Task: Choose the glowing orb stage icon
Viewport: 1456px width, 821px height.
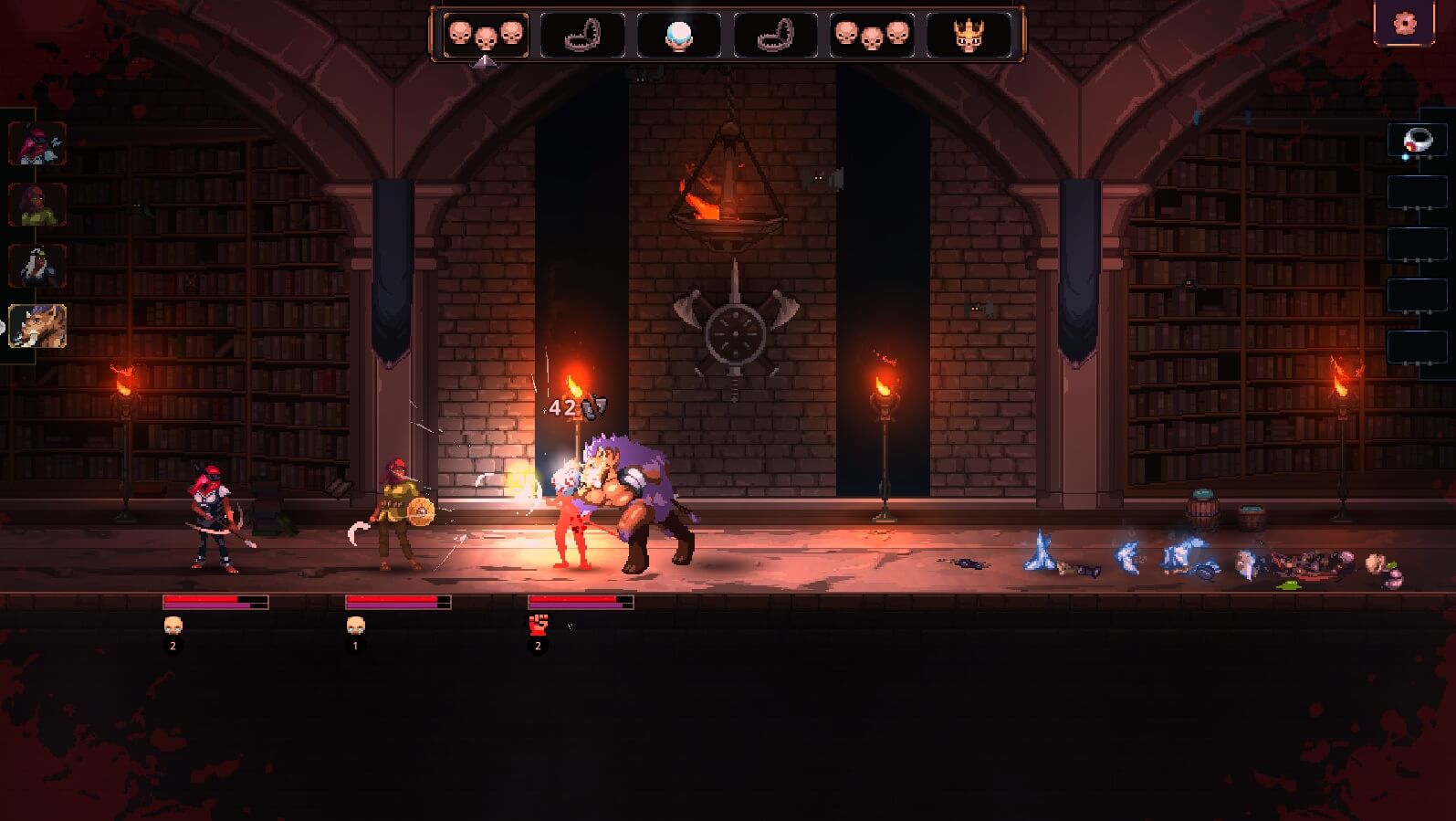Action: pos(678,35)
